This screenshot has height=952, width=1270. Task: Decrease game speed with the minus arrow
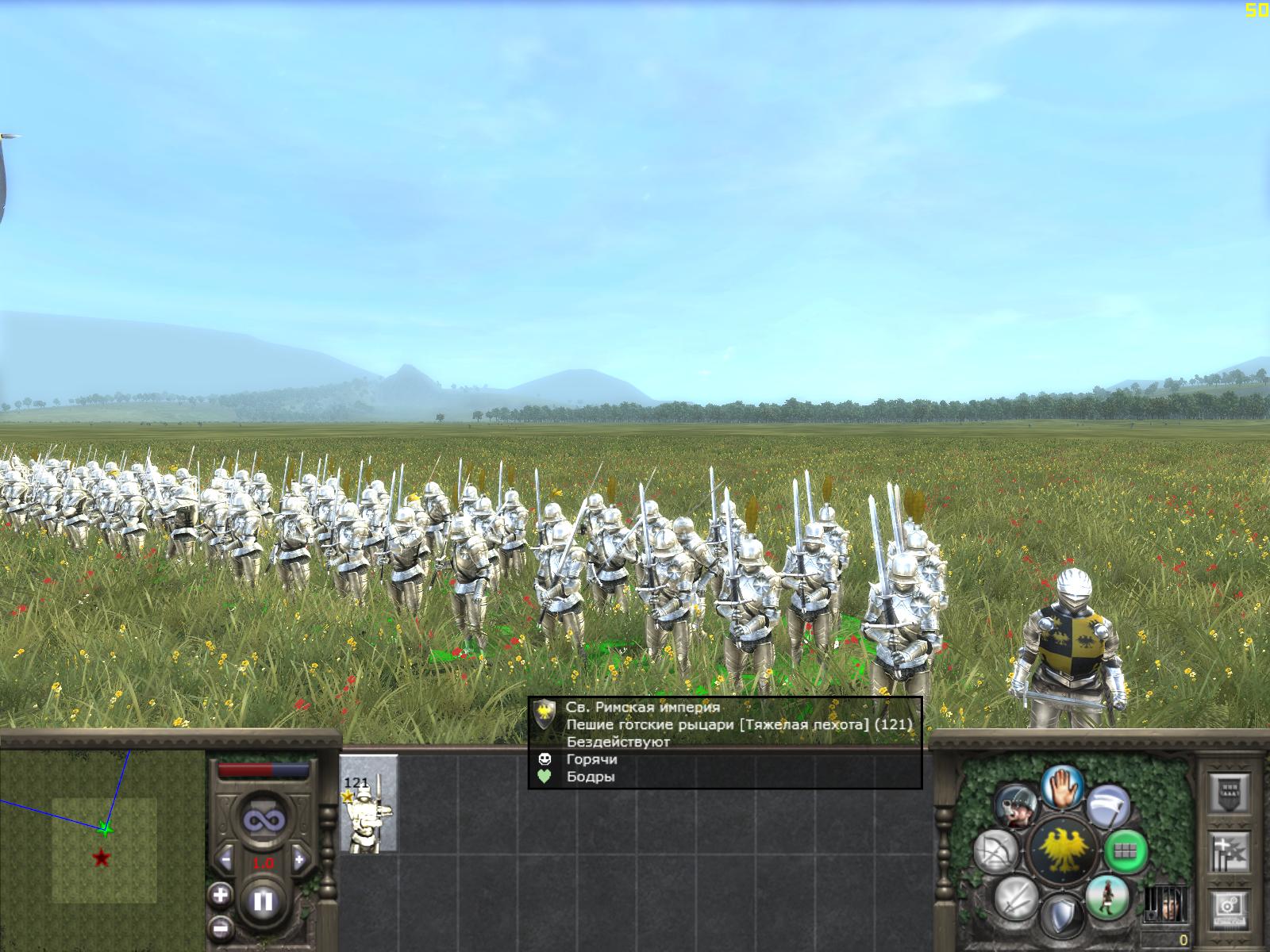[x=226, y=858]
